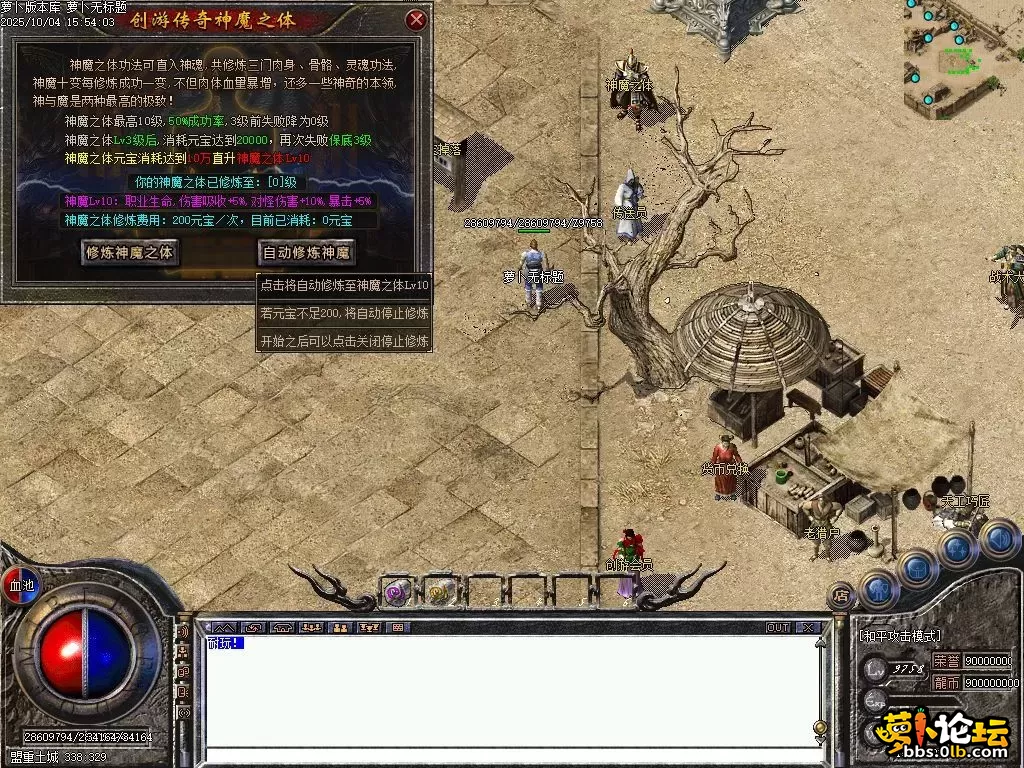This screenshot has width=1024, height=768.
Task: Click the mountain-peaks icon above chat
Action: [x=223, y=628]
